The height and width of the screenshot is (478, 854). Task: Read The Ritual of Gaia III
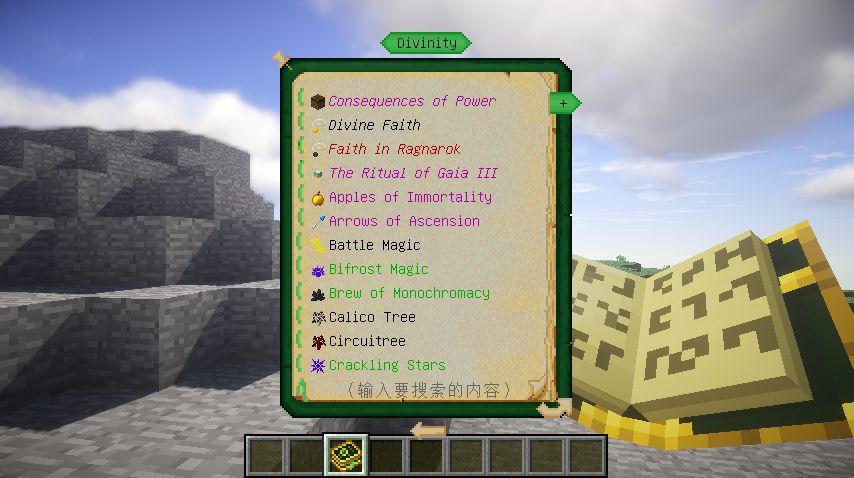click(412, 173)
